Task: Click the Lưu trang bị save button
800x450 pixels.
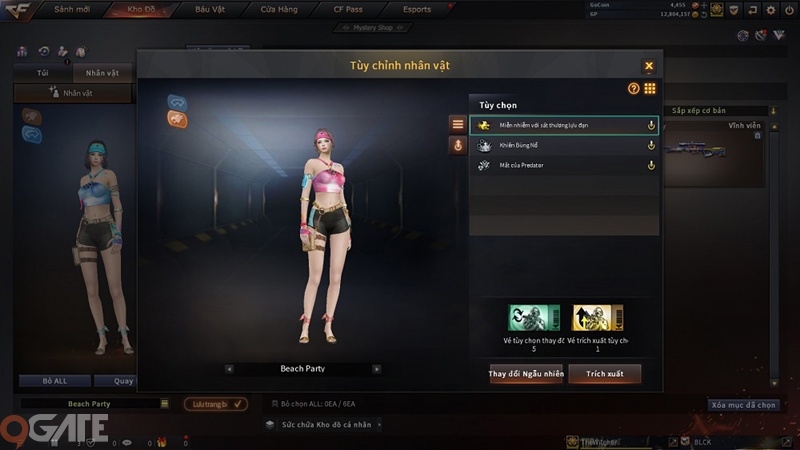Action: 214,404
